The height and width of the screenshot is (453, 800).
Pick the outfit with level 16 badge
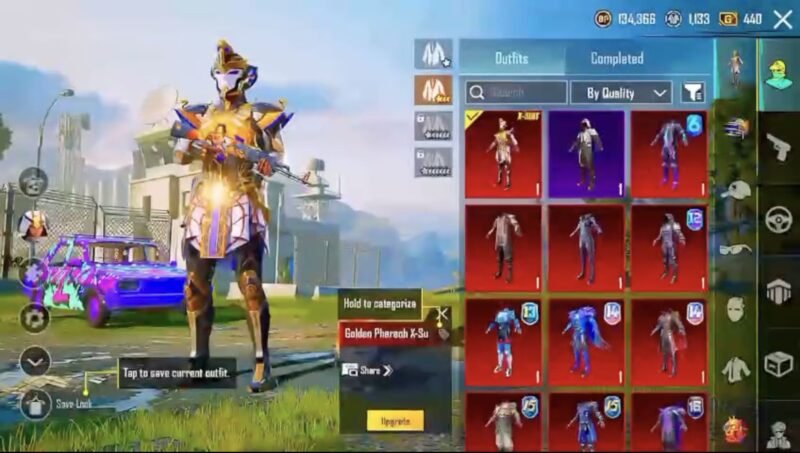669,420
